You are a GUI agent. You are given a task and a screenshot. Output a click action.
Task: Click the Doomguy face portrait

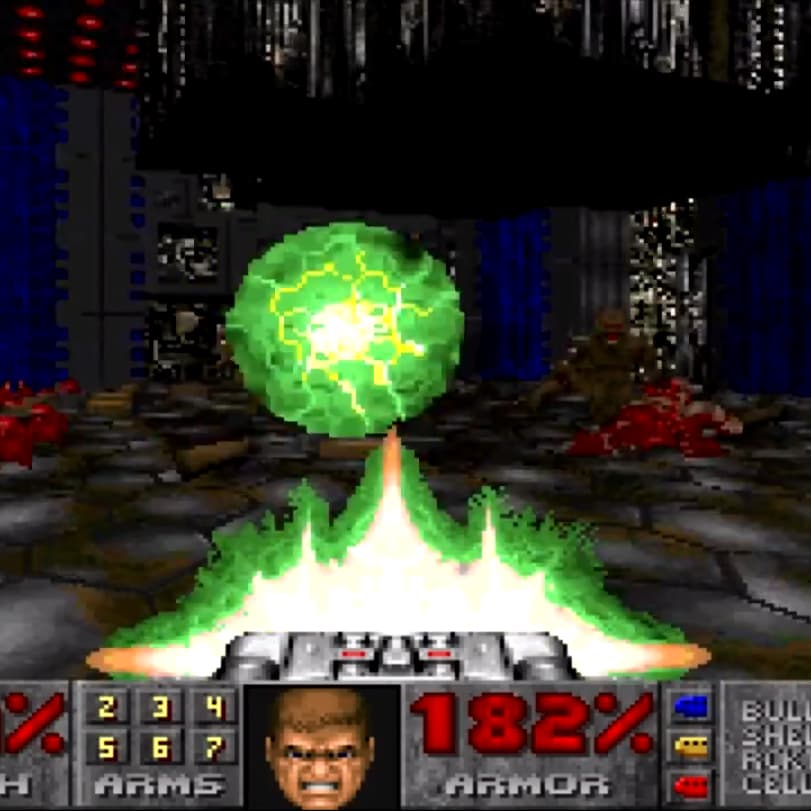click(321, 744)
